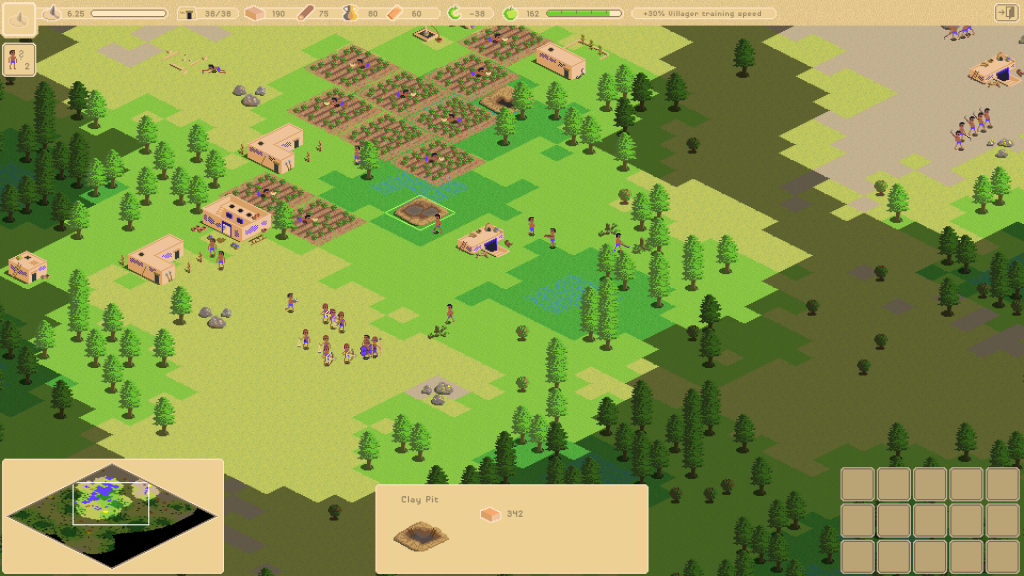
Task: Click the exit door button
Action: [1005, 13]
